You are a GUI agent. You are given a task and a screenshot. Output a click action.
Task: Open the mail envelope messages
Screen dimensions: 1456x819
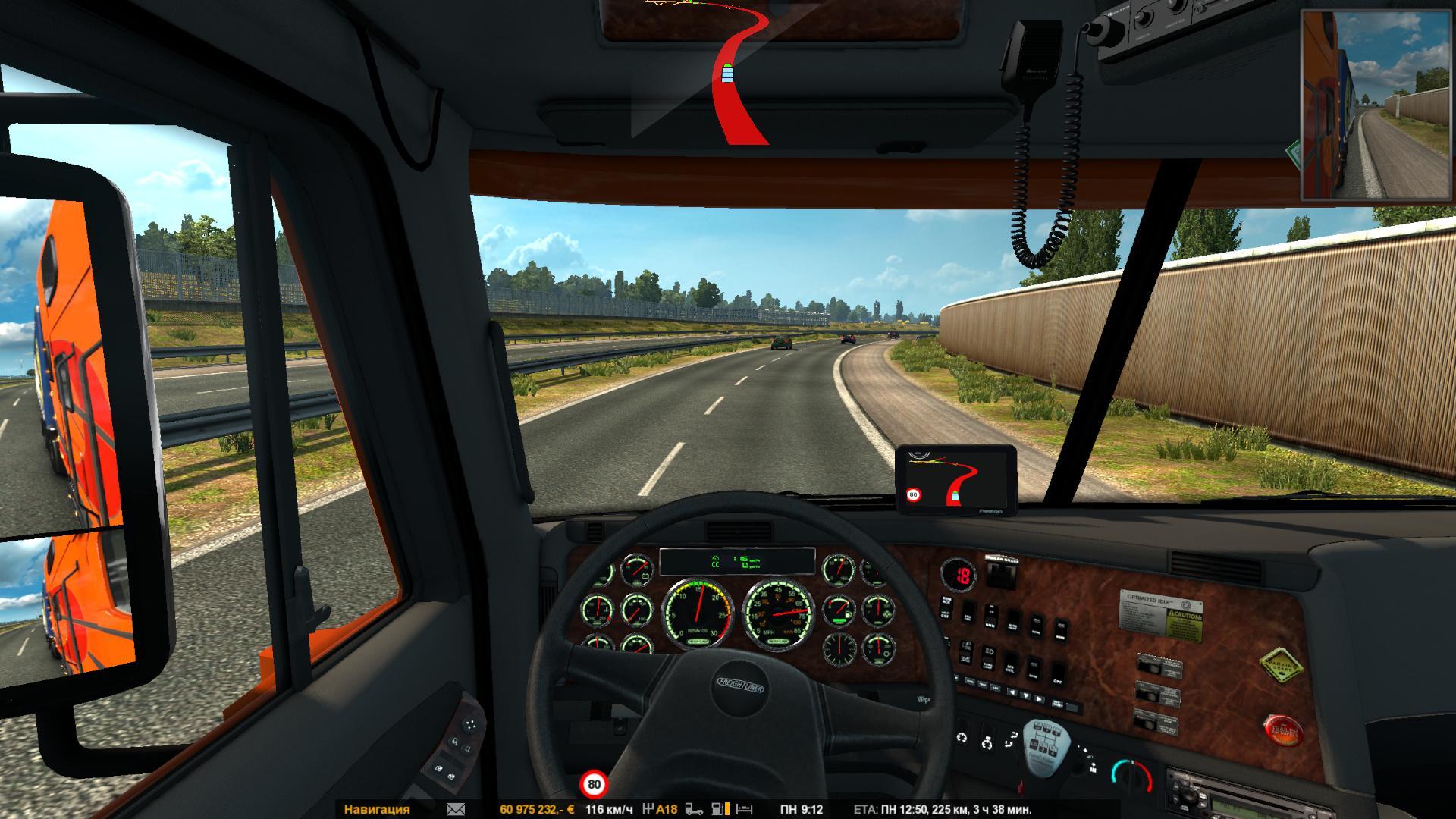click(x=456, y=809)
